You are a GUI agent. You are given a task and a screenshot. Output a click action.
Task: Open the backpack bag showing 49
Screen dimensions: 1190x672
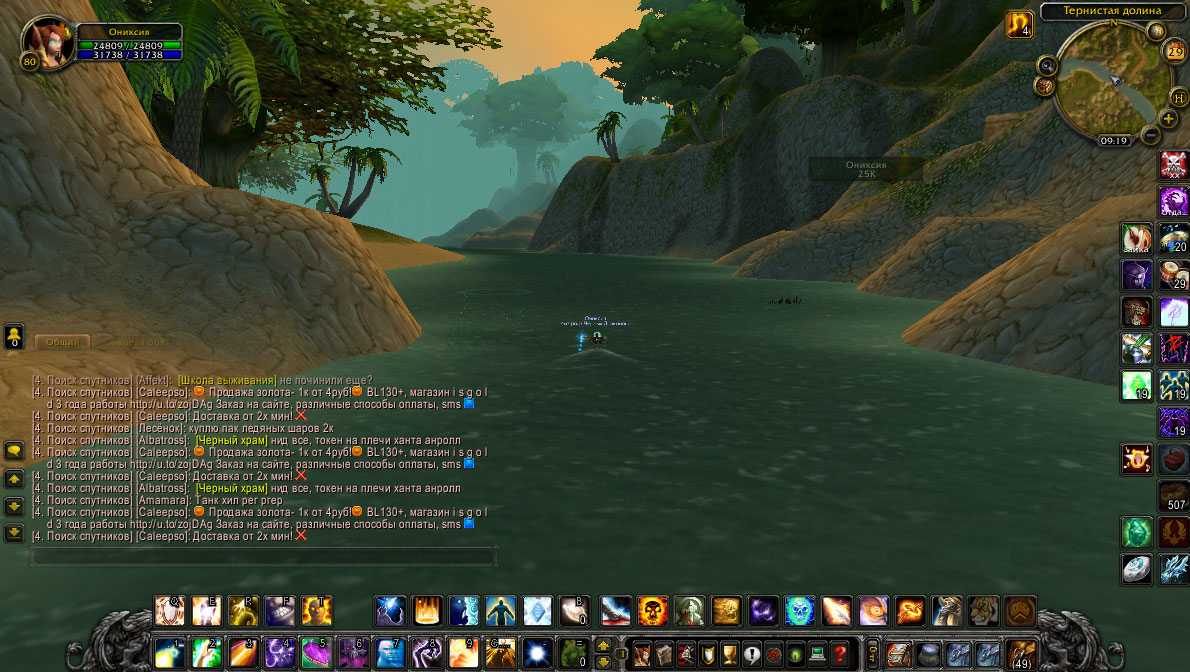coord(1021,653)
